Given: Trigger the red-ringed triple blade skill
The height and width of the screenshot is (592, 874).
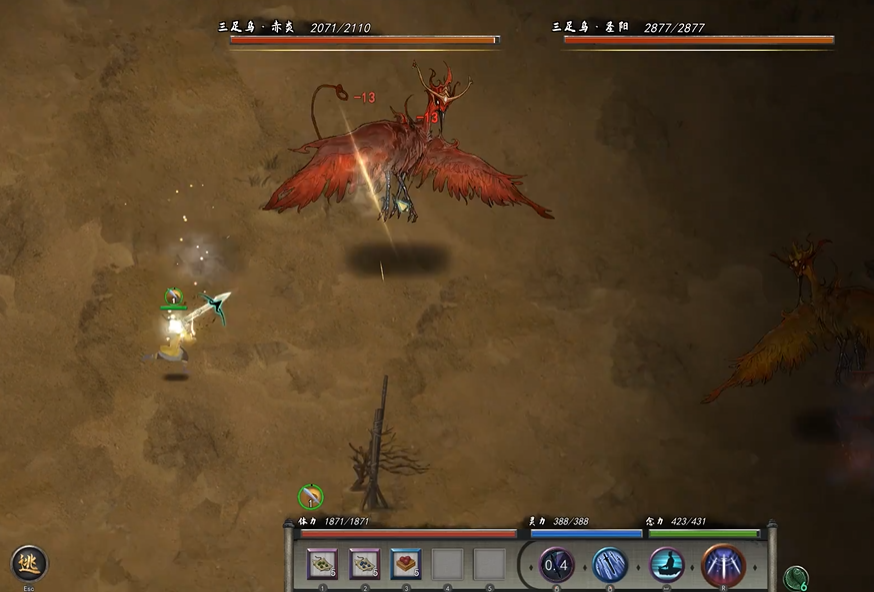Looking at the screenshot, I should (723, 565).
